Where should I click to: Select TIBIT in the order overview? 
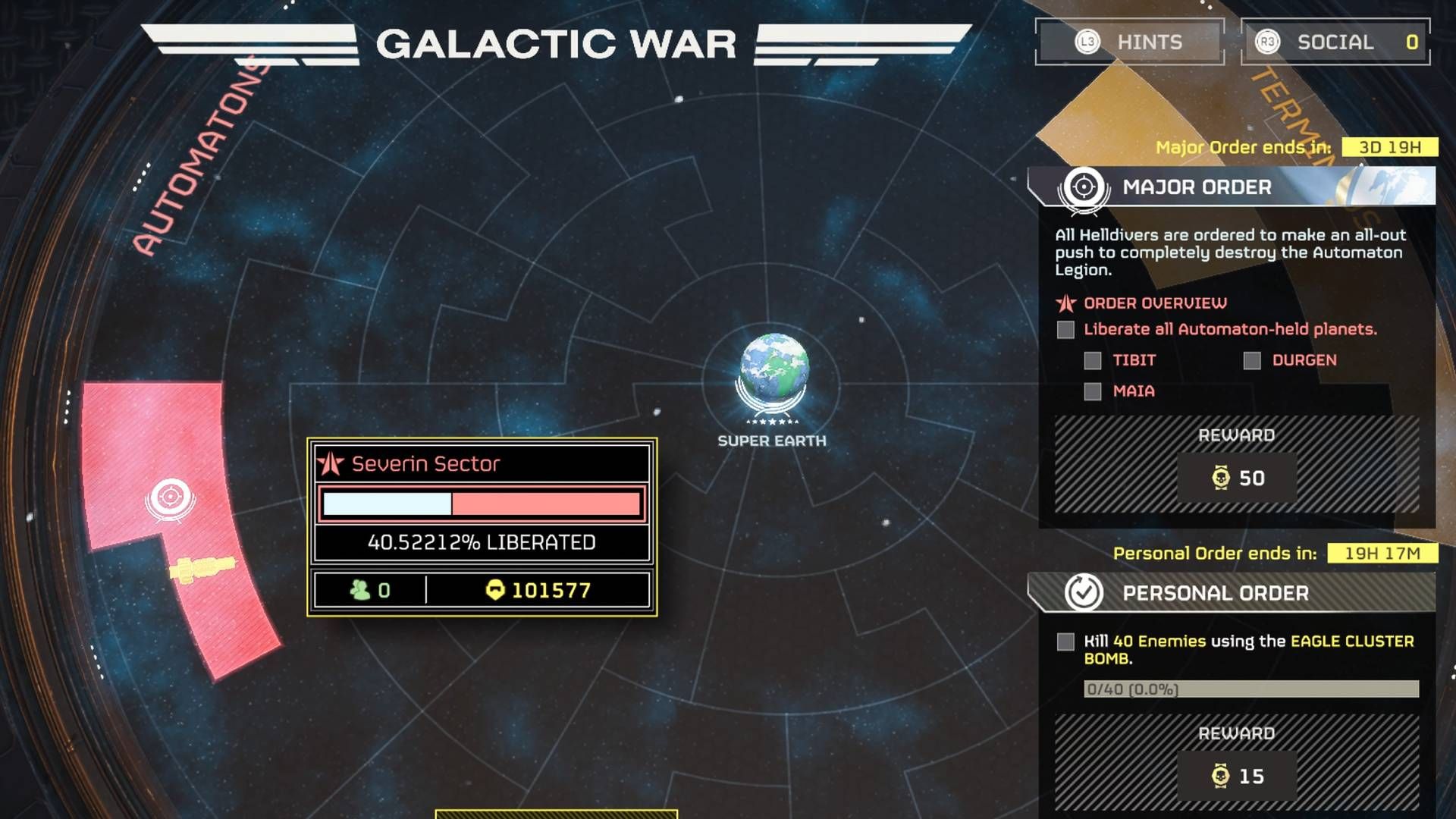pos(1134,360)
